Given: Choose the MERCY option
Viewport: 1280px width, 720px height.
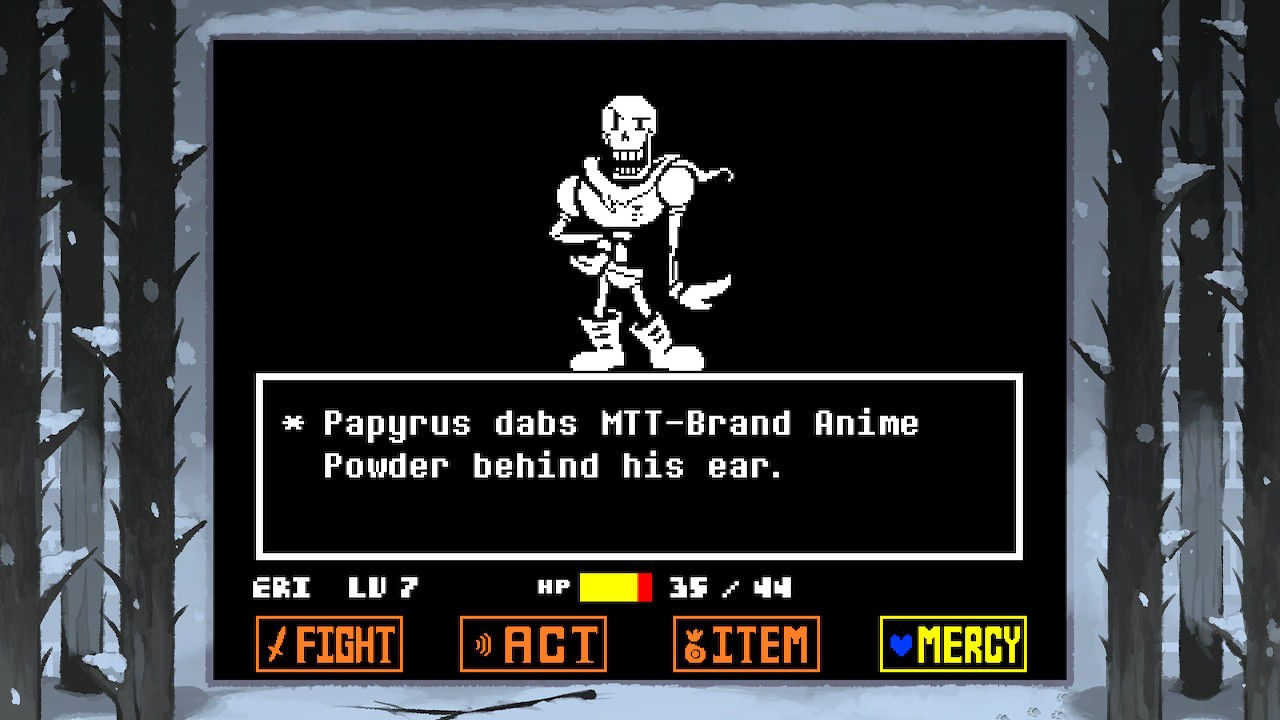Looking at the screenshot, I should [953, 643].
